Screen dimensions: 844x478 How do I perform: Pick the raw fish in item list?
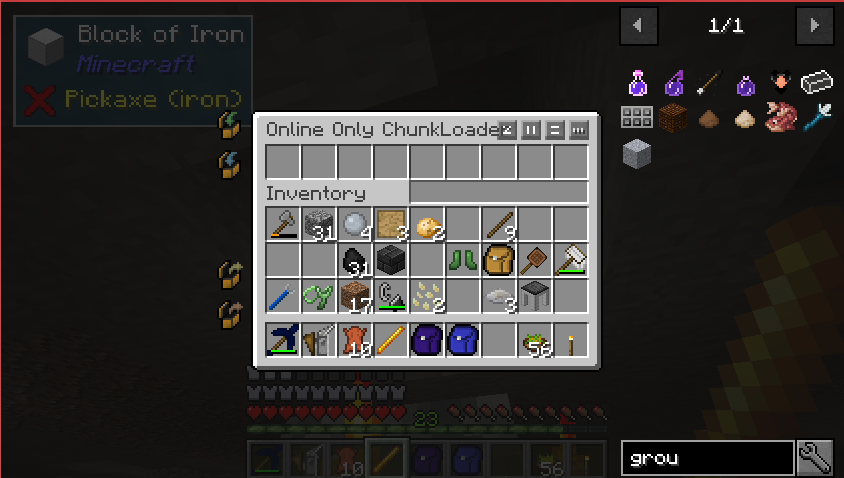click(x=781, y=118)
